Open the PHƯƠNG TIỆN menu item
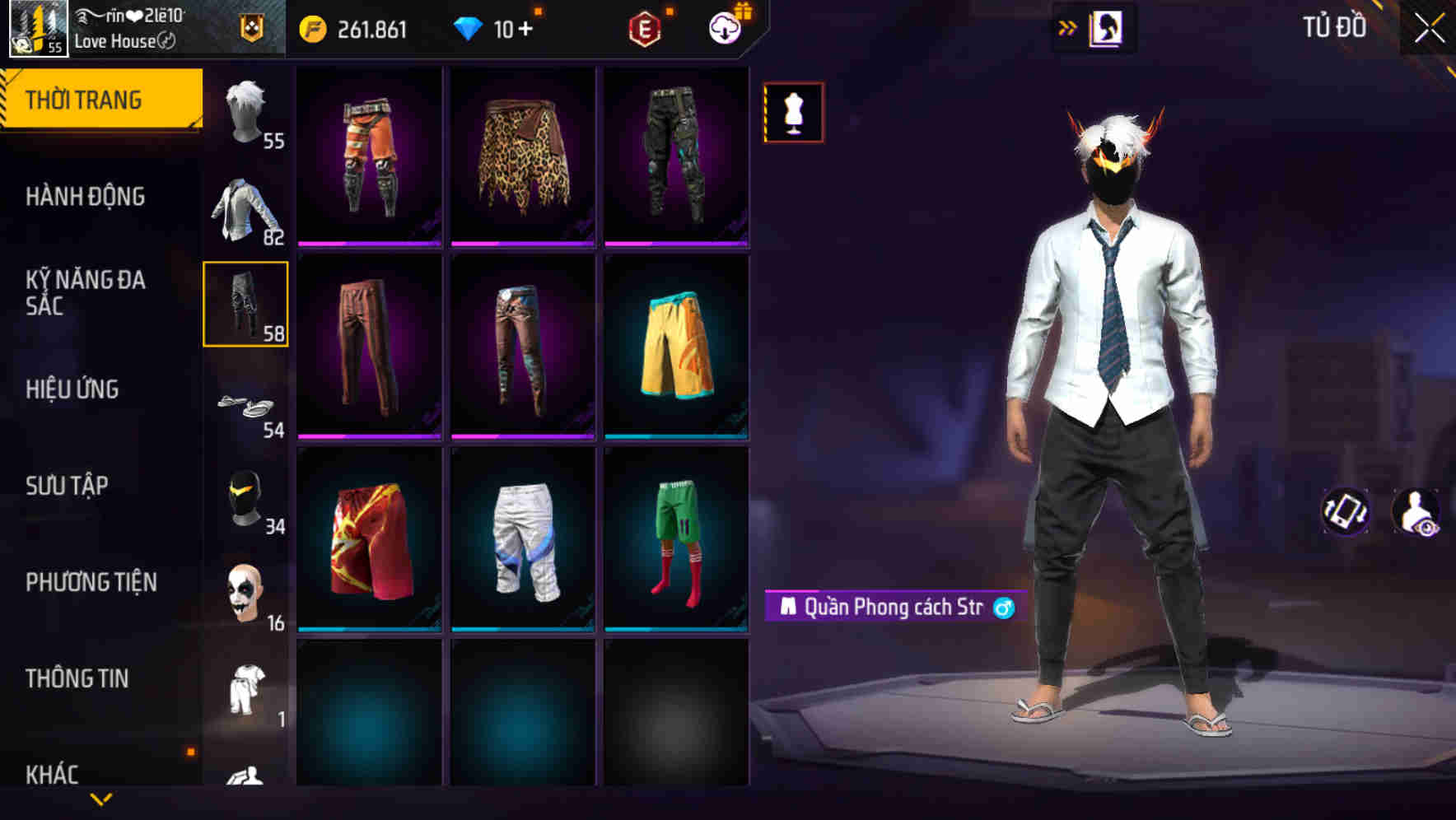The height and width of the screenshot is (820, 1456). 91,580
